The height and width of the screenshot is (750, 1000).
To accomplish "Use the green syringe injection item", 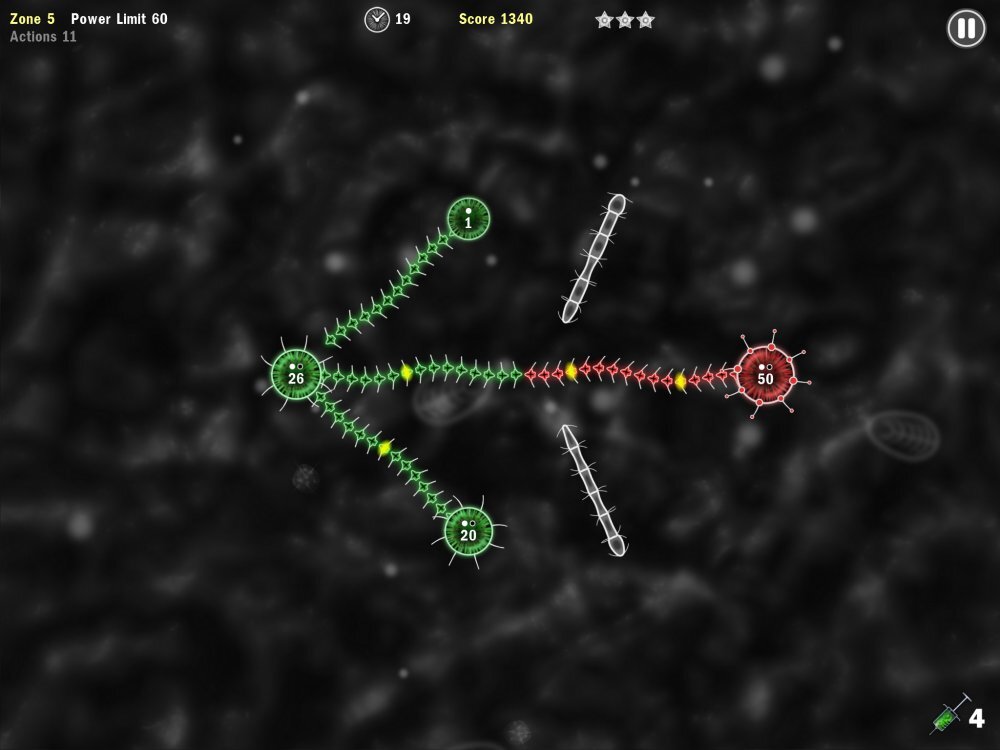I will [950, 715].
